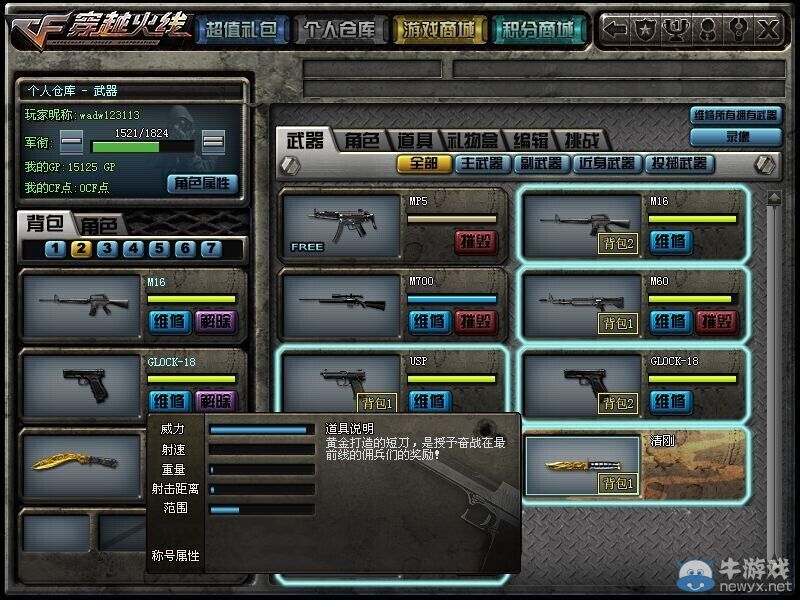Open the 录像 recording button

pyautogui.click(x=738, y=137)
